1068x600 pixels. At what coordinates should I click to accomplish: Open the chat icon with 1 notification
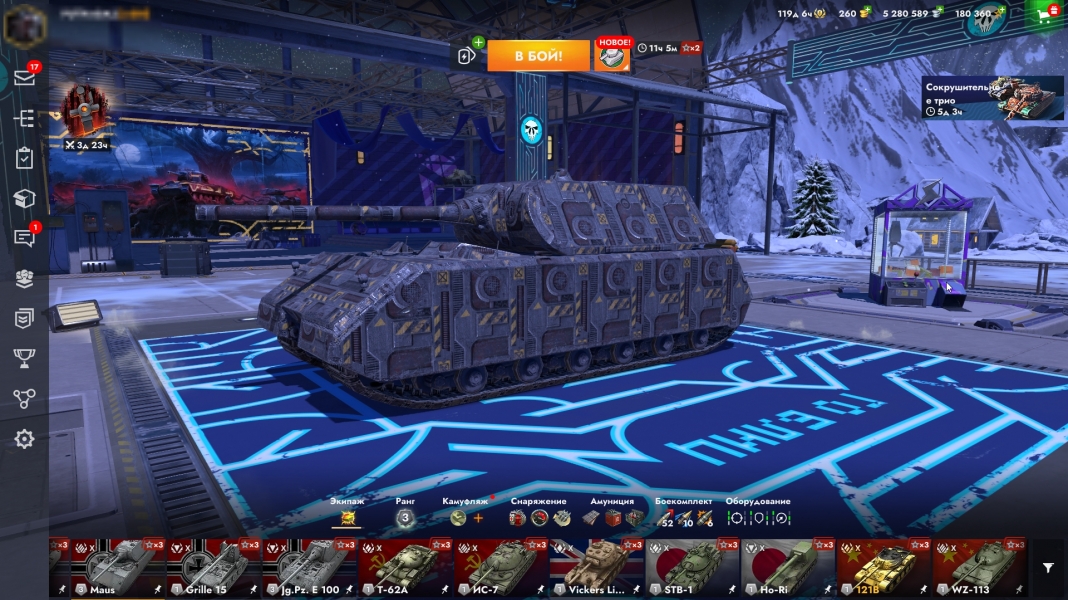click(x=24, y=238)
